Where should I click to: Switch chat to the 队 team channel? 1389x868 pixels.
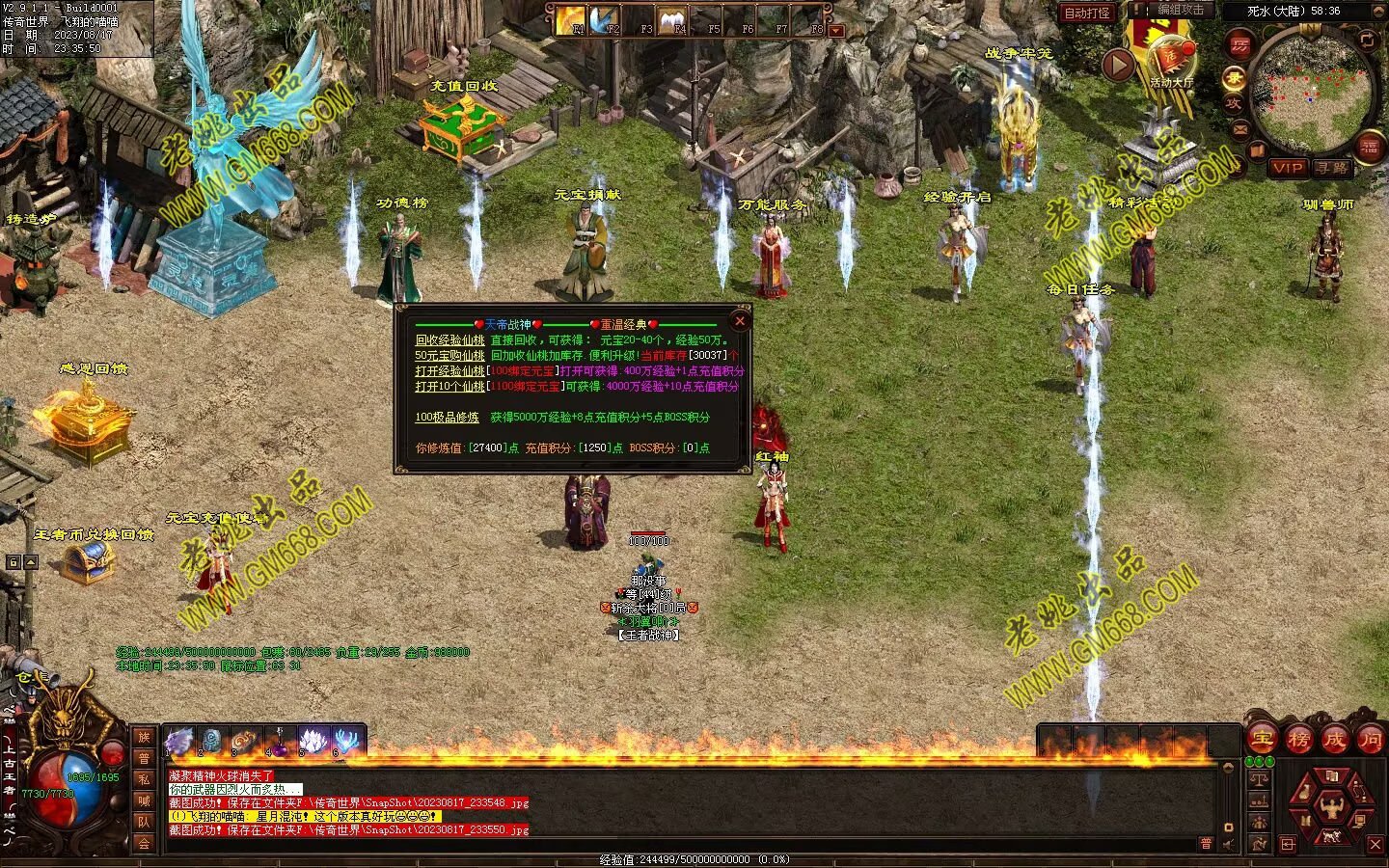pos(144,822)
